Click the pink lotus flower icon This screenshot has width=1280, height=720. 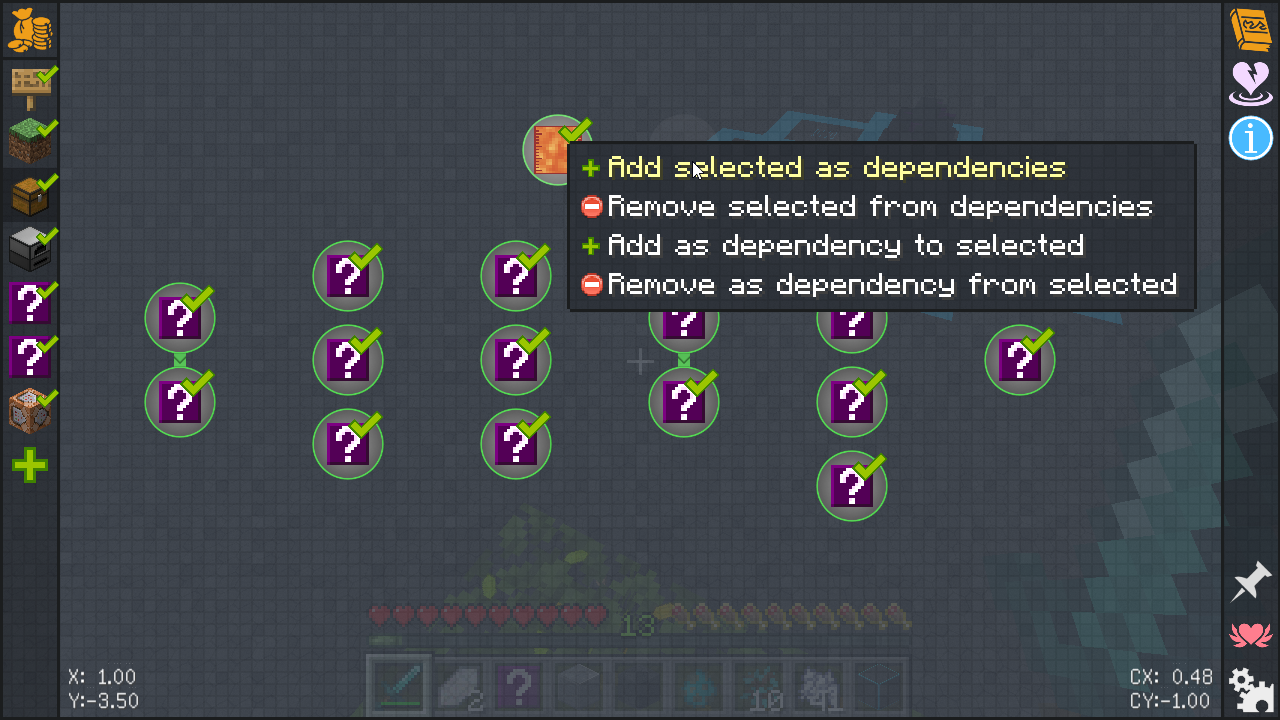pos(1250,634)
